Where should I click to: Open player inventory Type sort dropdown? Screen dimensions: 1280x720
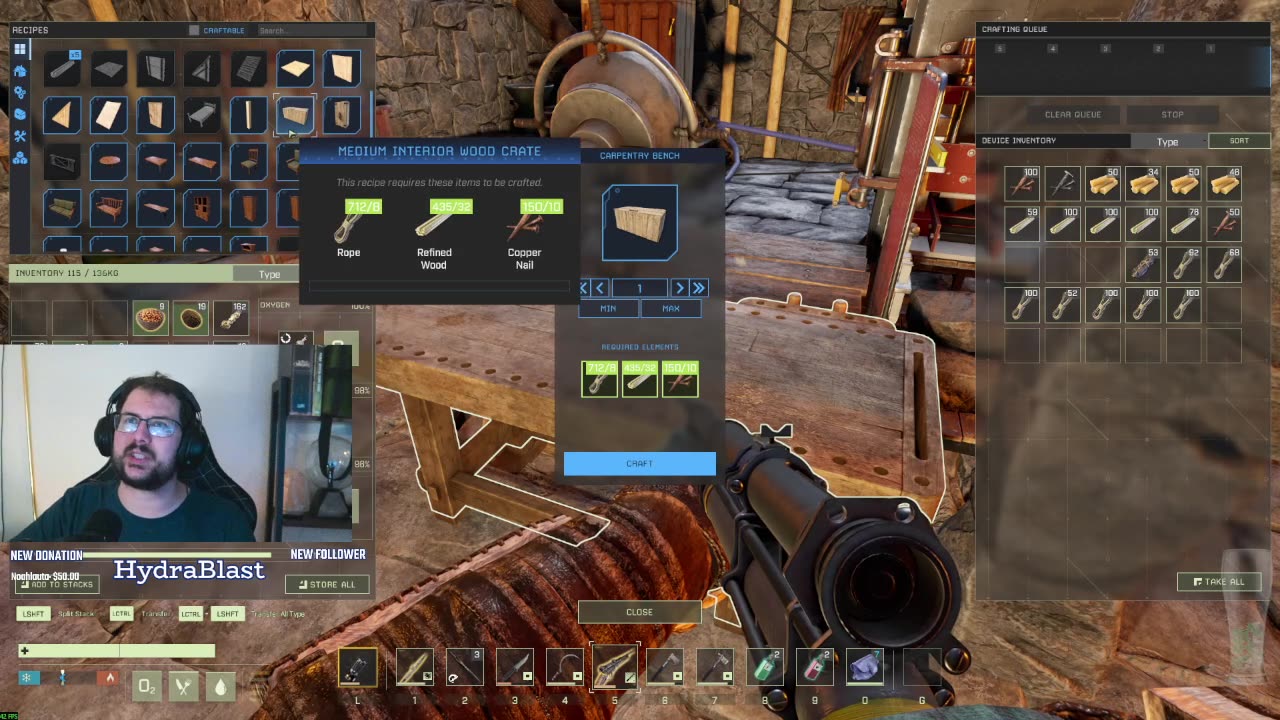269,274
